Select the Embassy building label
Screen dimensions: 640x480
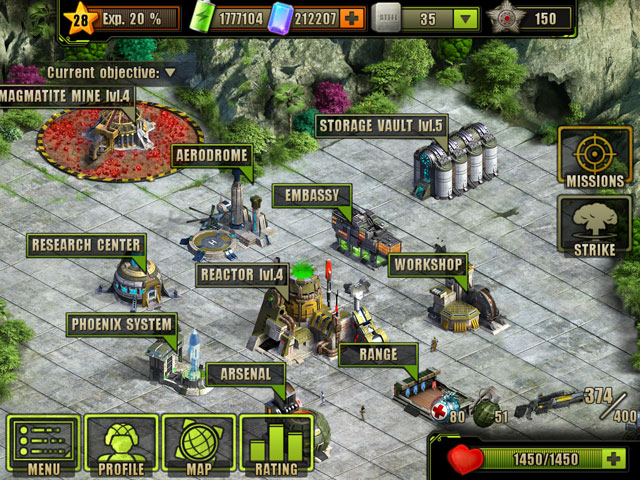click(311, 195)
